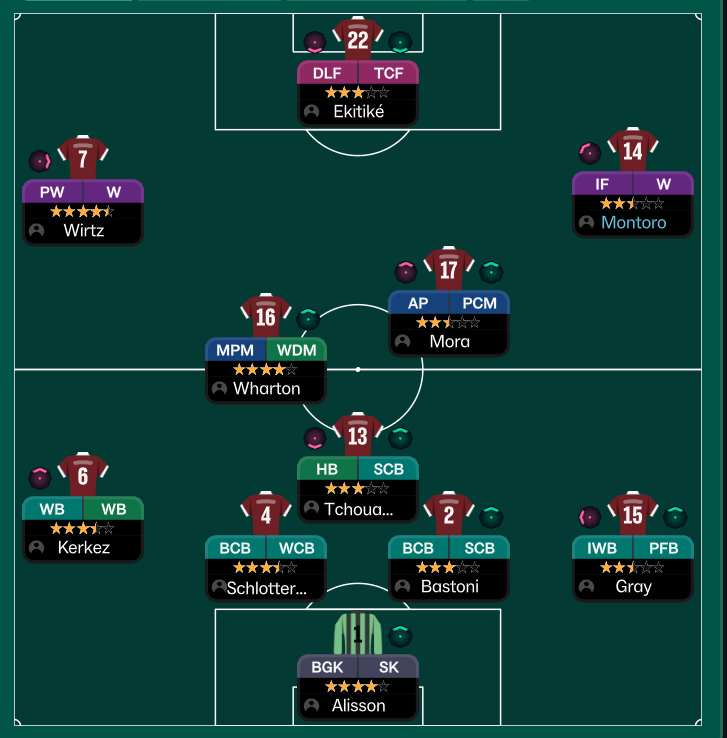Choose Mora's AP role label
The image size is (727, 738).
click(419, 303)
